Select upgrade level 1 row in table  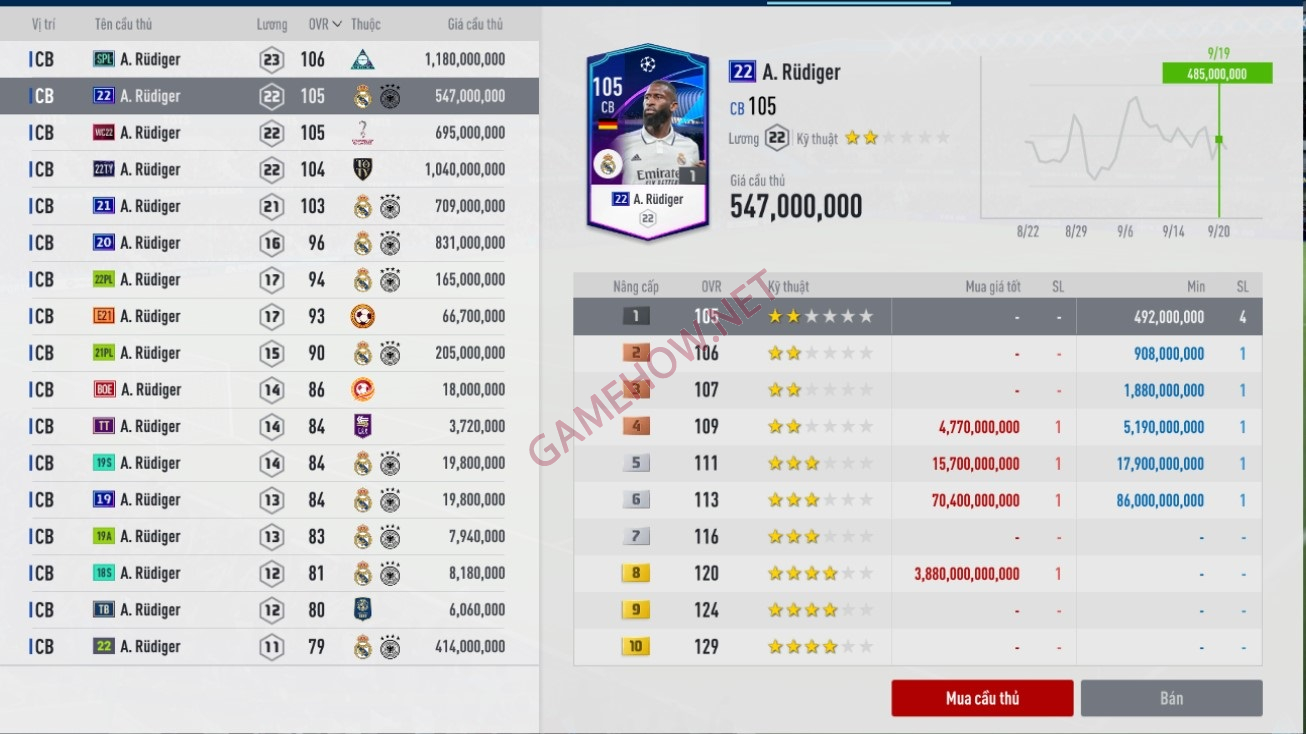point(916,317)
